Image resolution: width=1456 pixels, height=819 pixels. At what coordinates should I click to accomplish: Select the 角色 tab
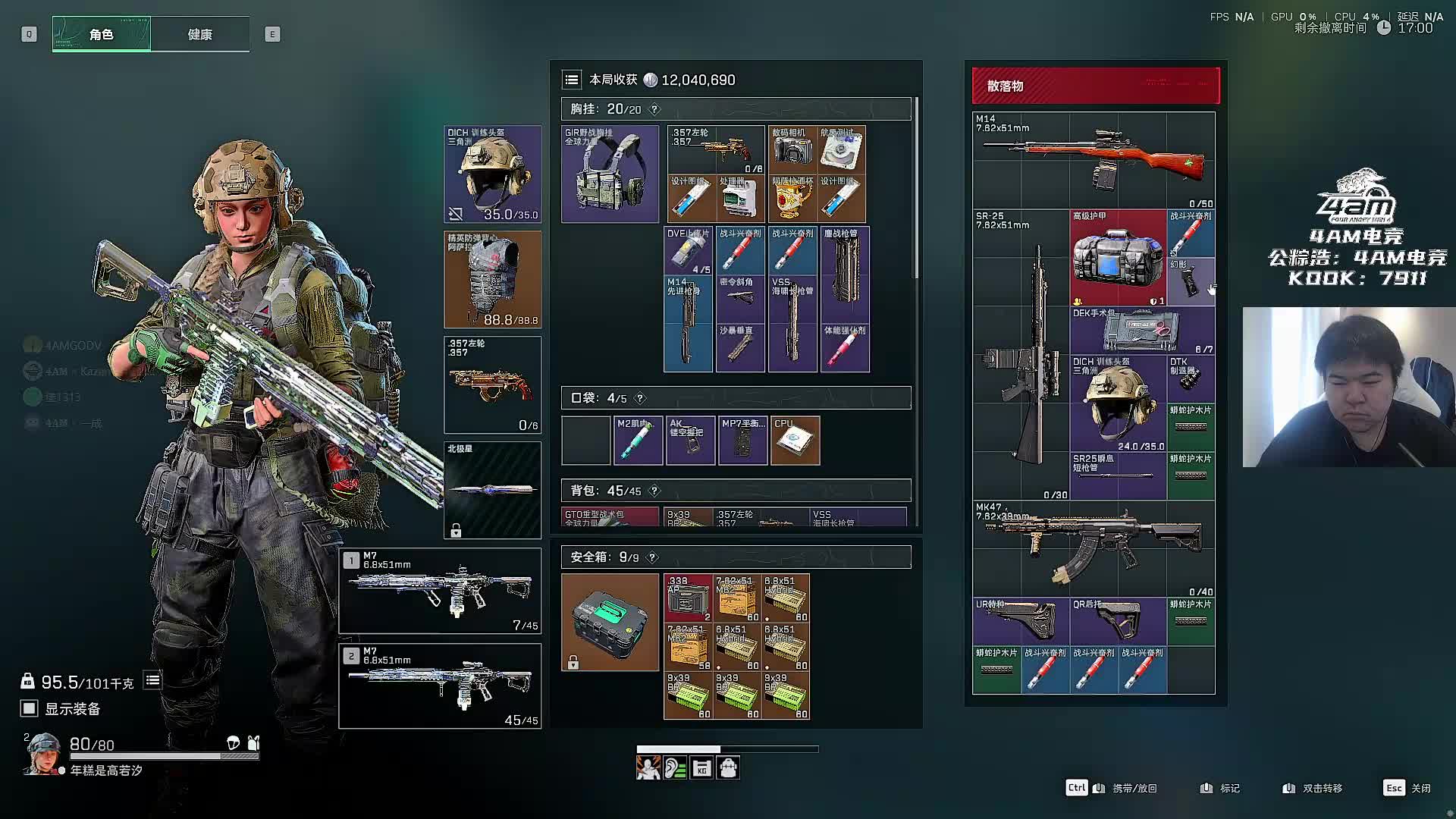tap(102, 34)
